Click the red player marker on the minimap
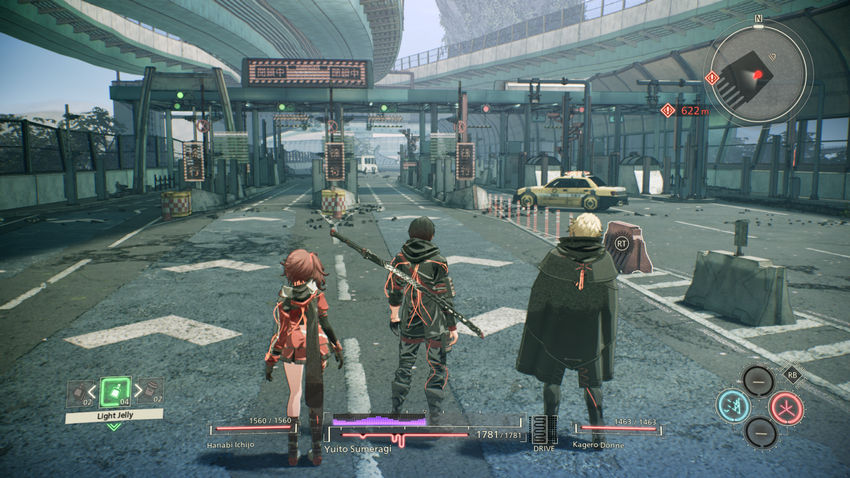The image size is (850, 478). click(x=758, y=75)
